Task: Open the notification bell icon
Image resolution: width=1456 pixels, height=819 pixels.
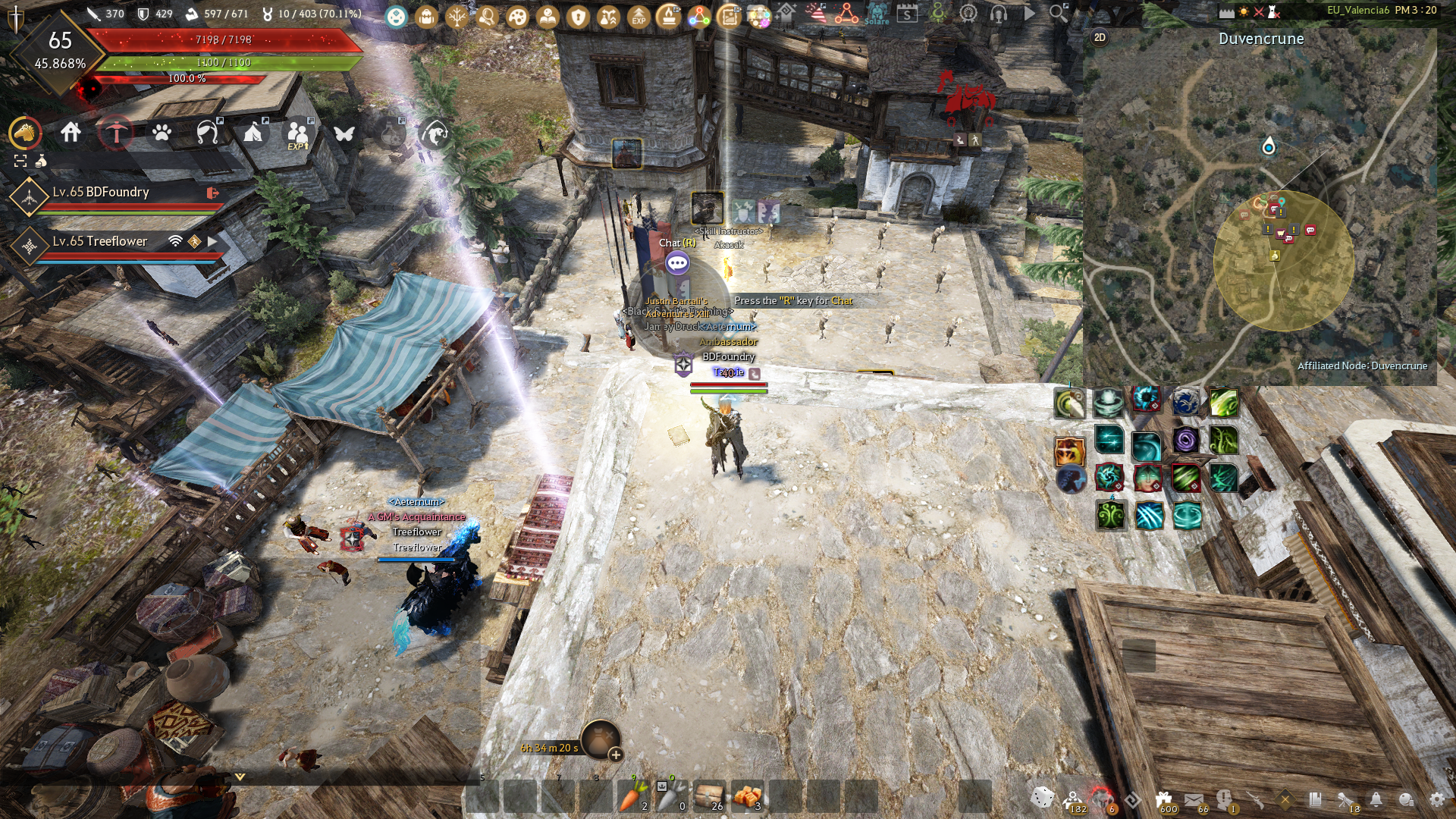Action: pos(1376,799)
